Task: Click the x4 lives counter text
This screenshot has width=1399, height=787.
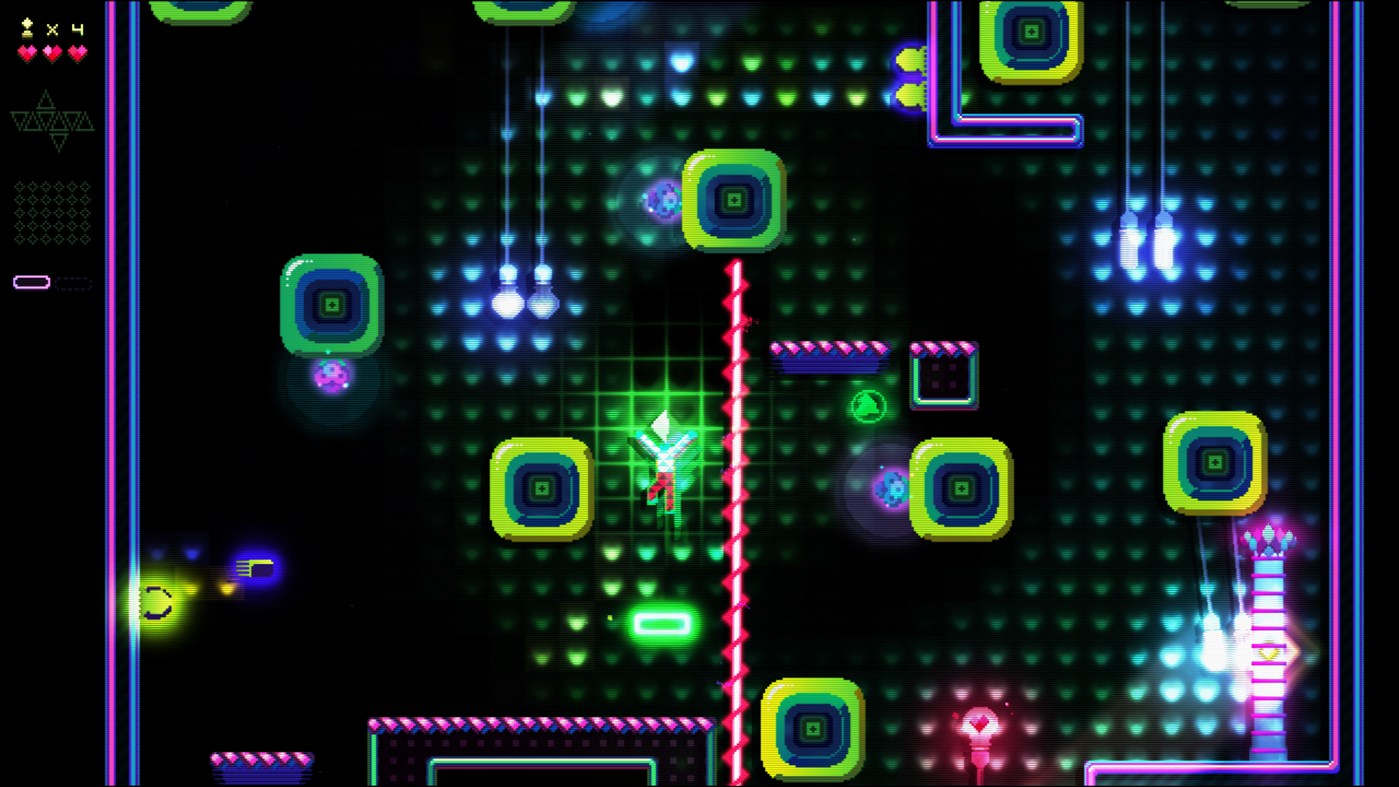Action: pos(63,28)
